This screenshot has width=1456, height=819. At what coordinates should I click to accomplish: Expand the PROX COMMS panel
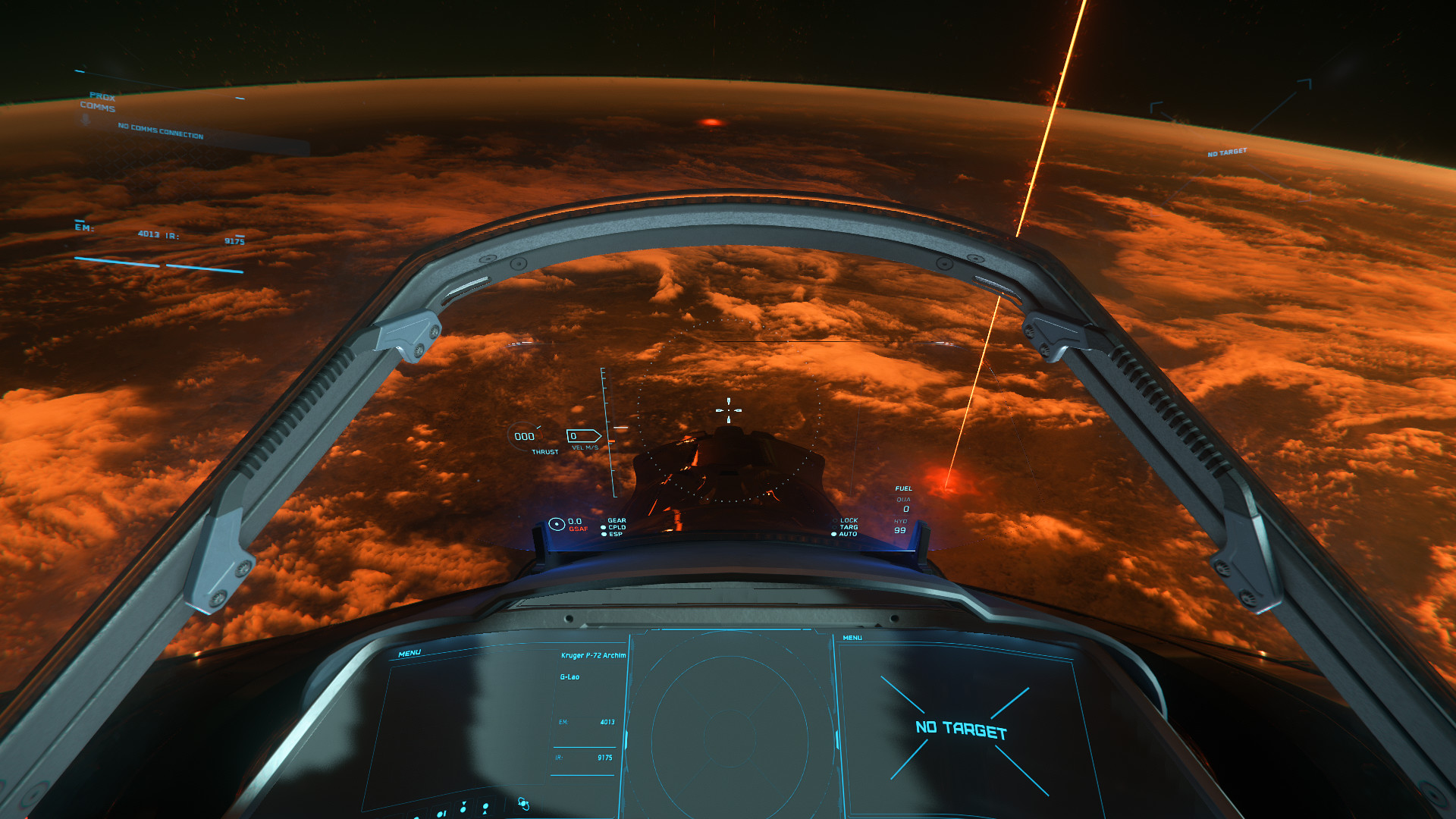point(102,102)
